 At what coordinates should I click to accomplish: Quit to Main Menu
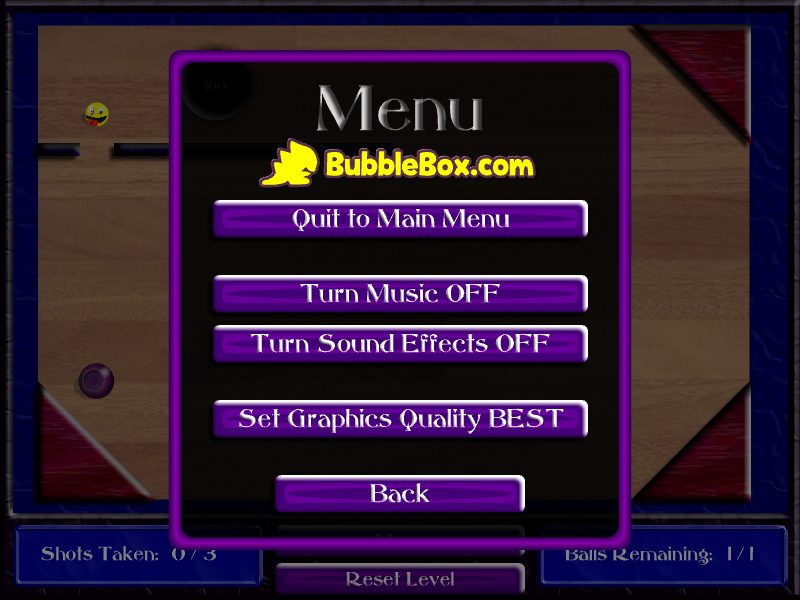click(x=400, y=219)
